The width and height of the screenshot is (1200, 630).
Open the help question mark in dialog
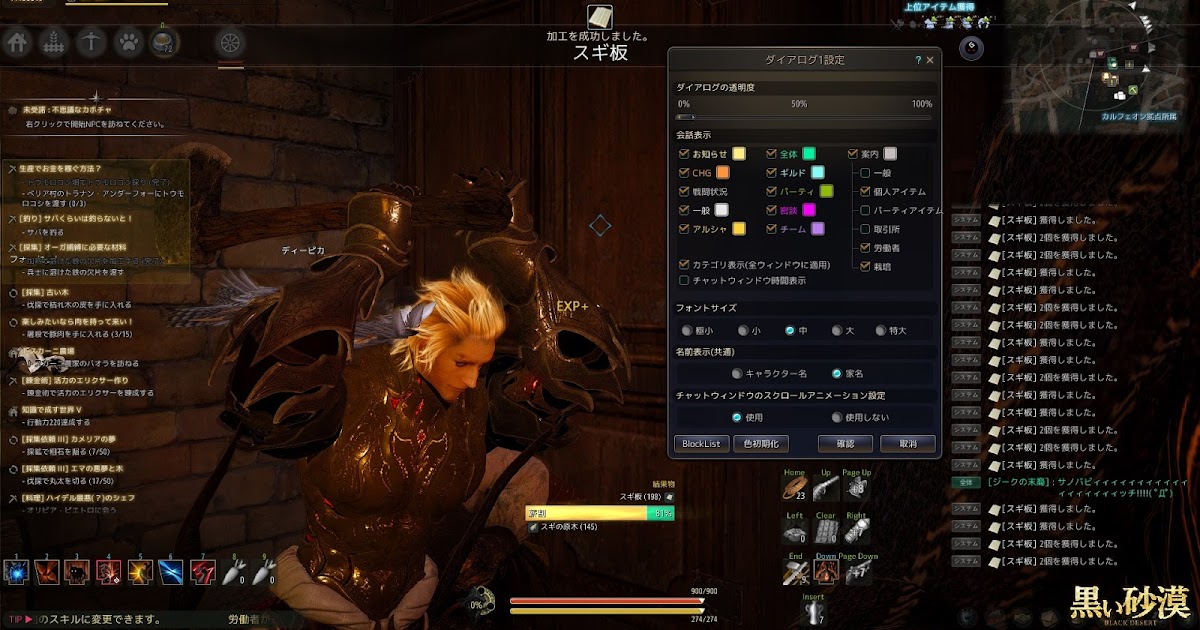pos(918,60)
